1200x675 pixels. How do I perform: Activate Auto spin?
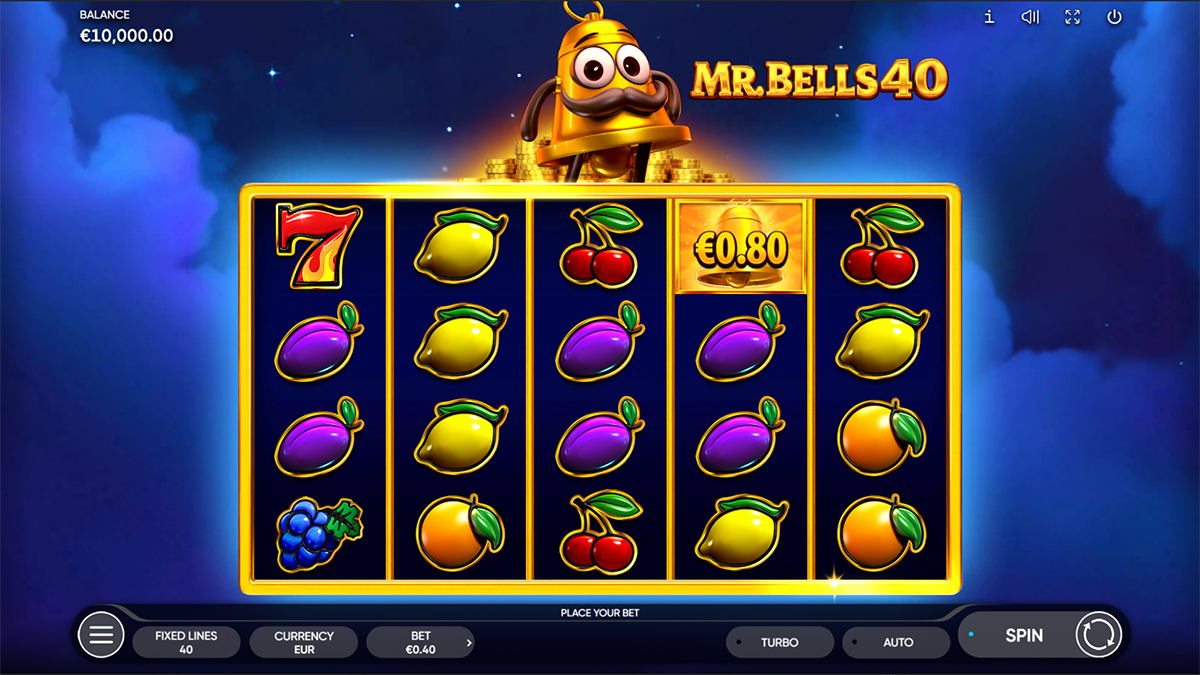click(897, 642)
